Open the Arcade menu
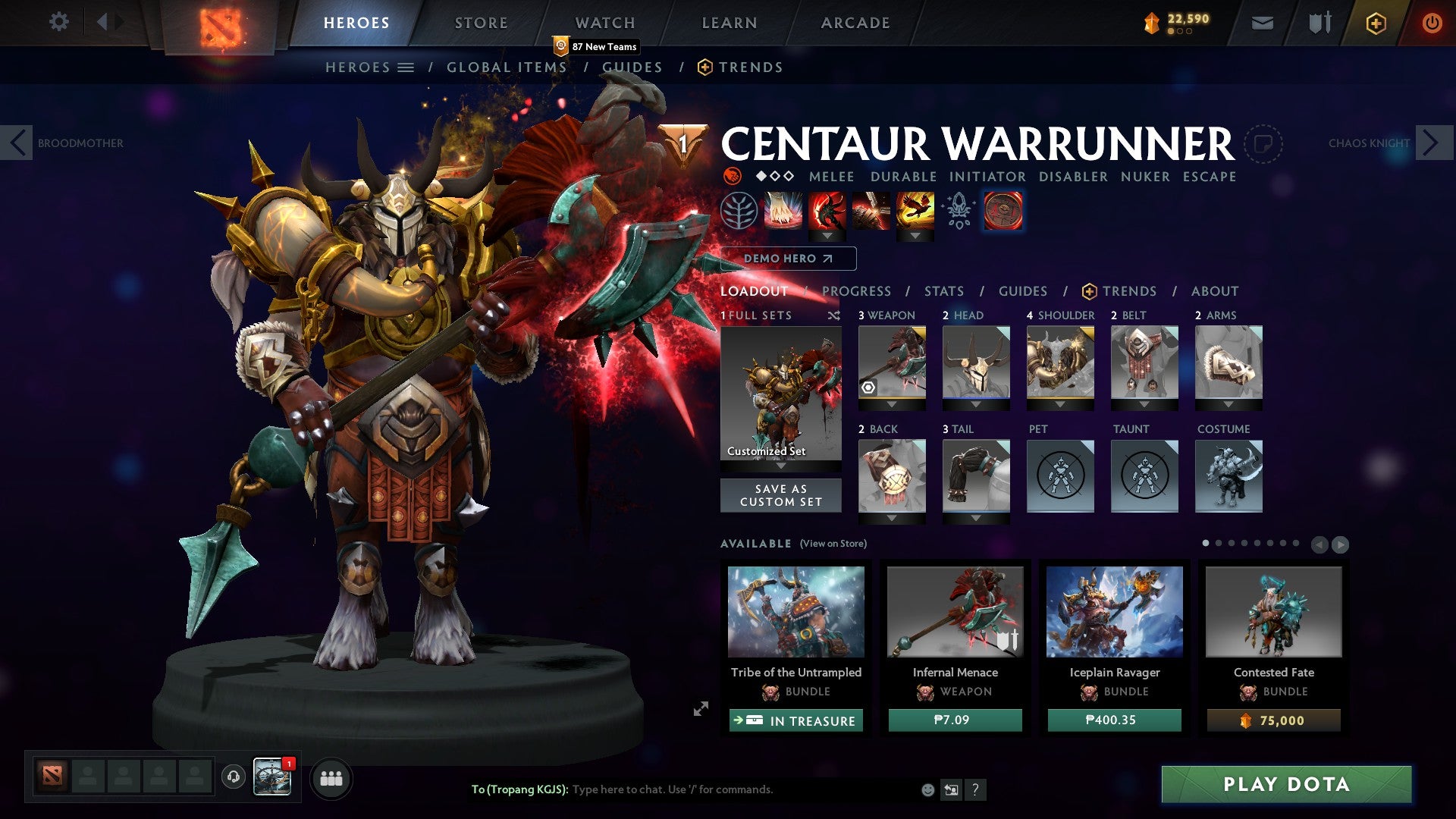 [x=855, y=22]
